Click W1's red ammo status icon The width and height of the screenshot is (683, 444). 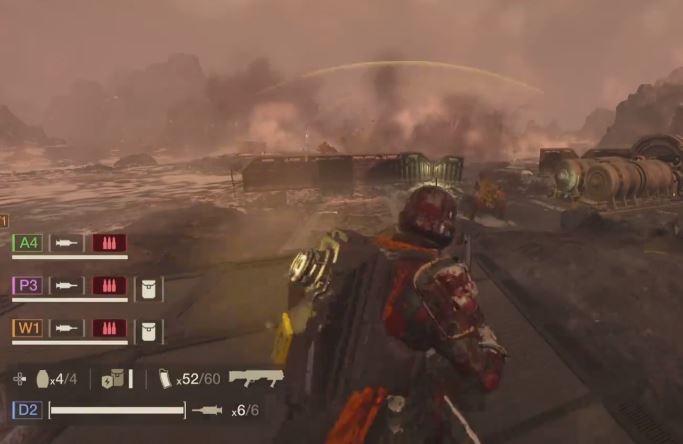coord(109,328)
